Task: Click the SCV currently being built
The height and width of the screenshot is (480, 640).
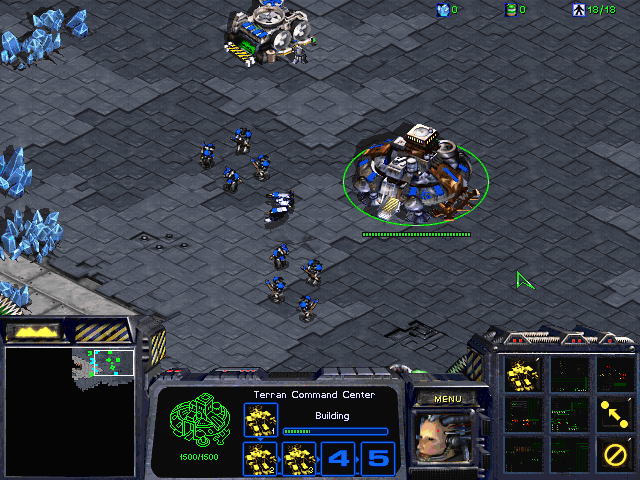Action: pyautogui.click(x=260, y=420)
